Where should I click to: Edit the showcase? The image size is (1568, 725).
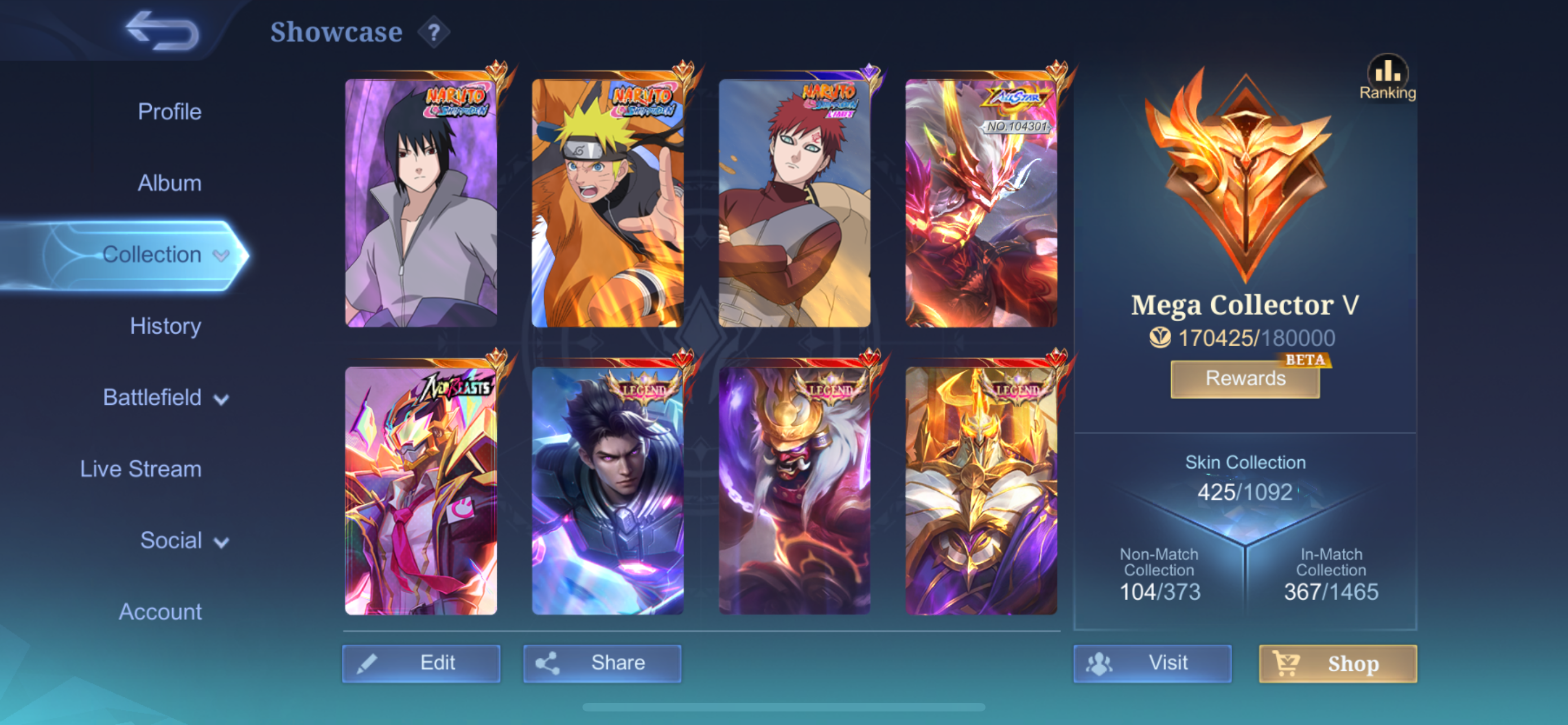coord(421,663)
